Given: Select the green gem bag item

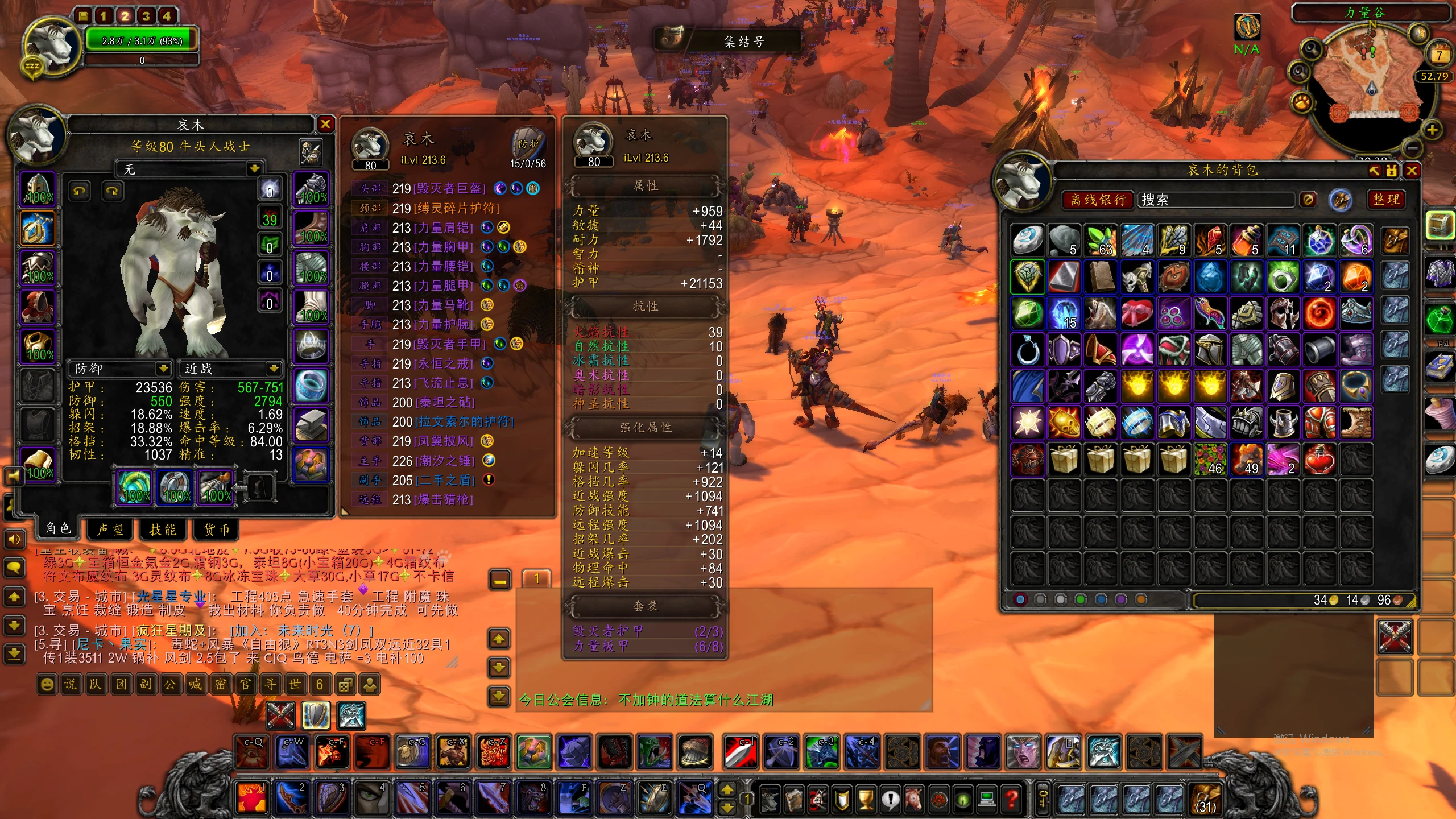Looking at the screenshot, I should tap(1028, 313).
